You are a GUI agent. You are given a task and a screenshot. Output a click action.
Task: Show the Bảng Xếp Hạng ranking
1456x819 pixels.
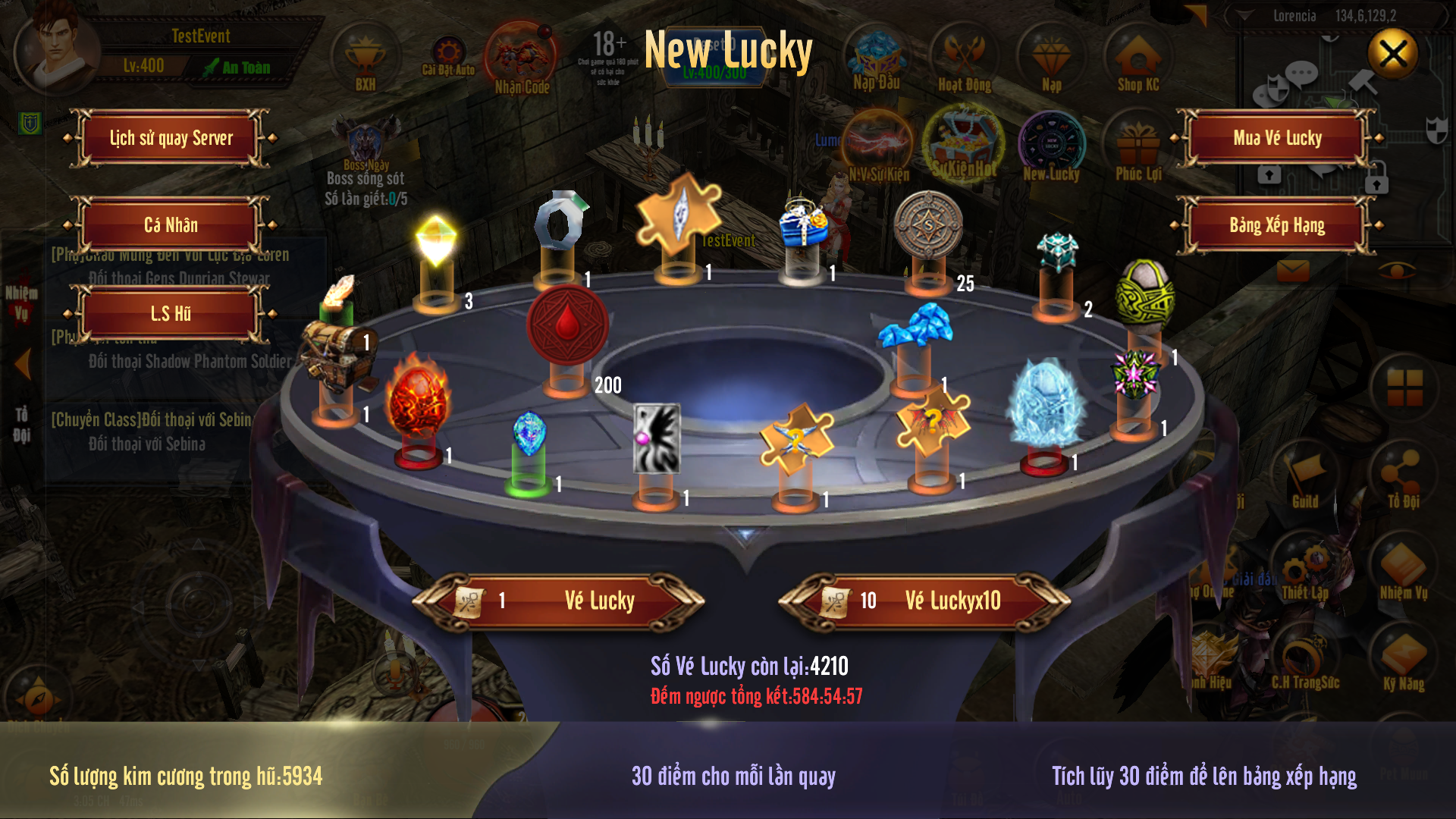[x=1277, y=225]
